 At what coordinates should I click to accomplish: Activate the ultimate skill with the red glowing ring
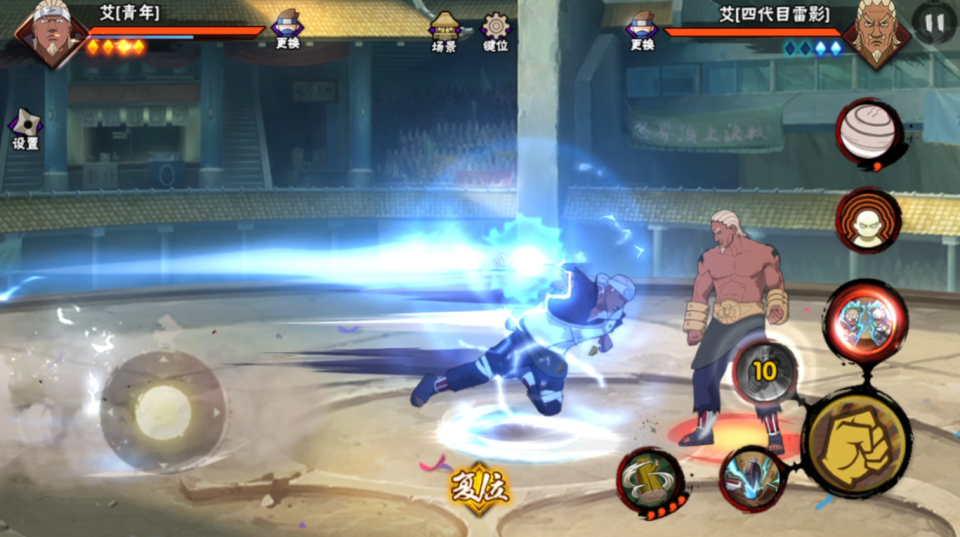tap(866, 321)
